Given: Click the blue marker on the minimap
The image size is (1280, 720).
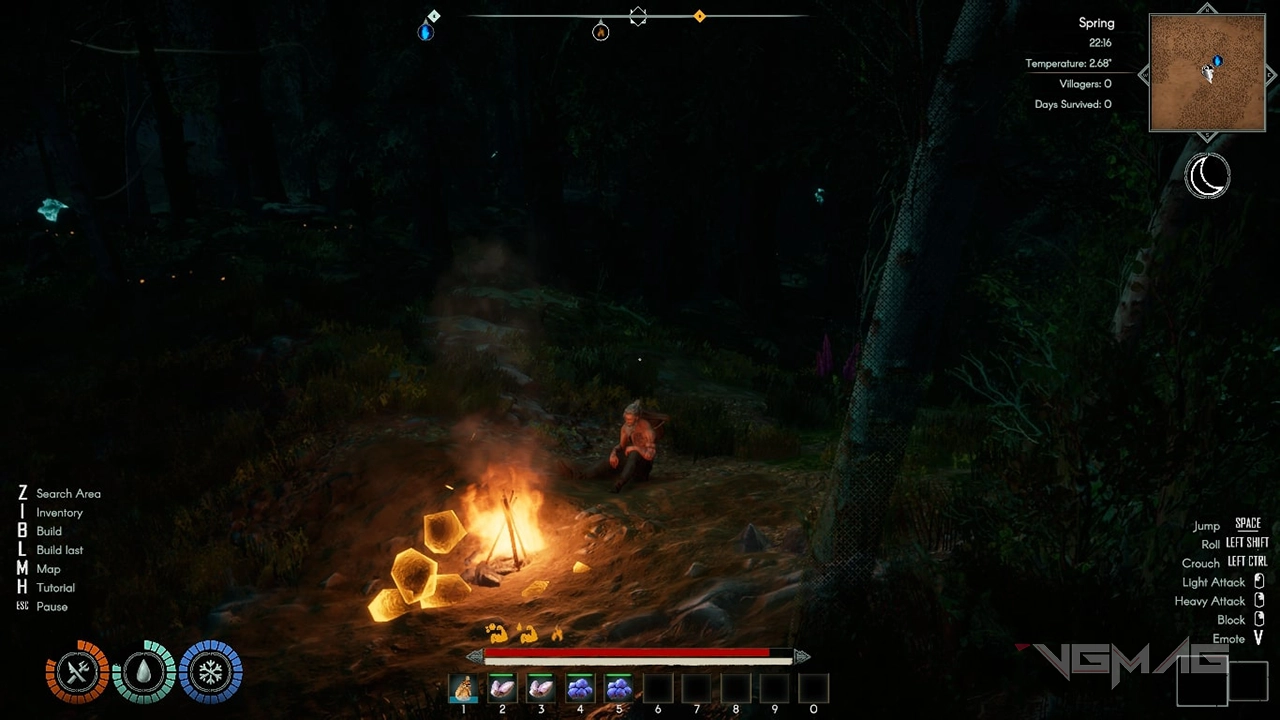Looking at the screenshot, I should (x=1217, y=62).
